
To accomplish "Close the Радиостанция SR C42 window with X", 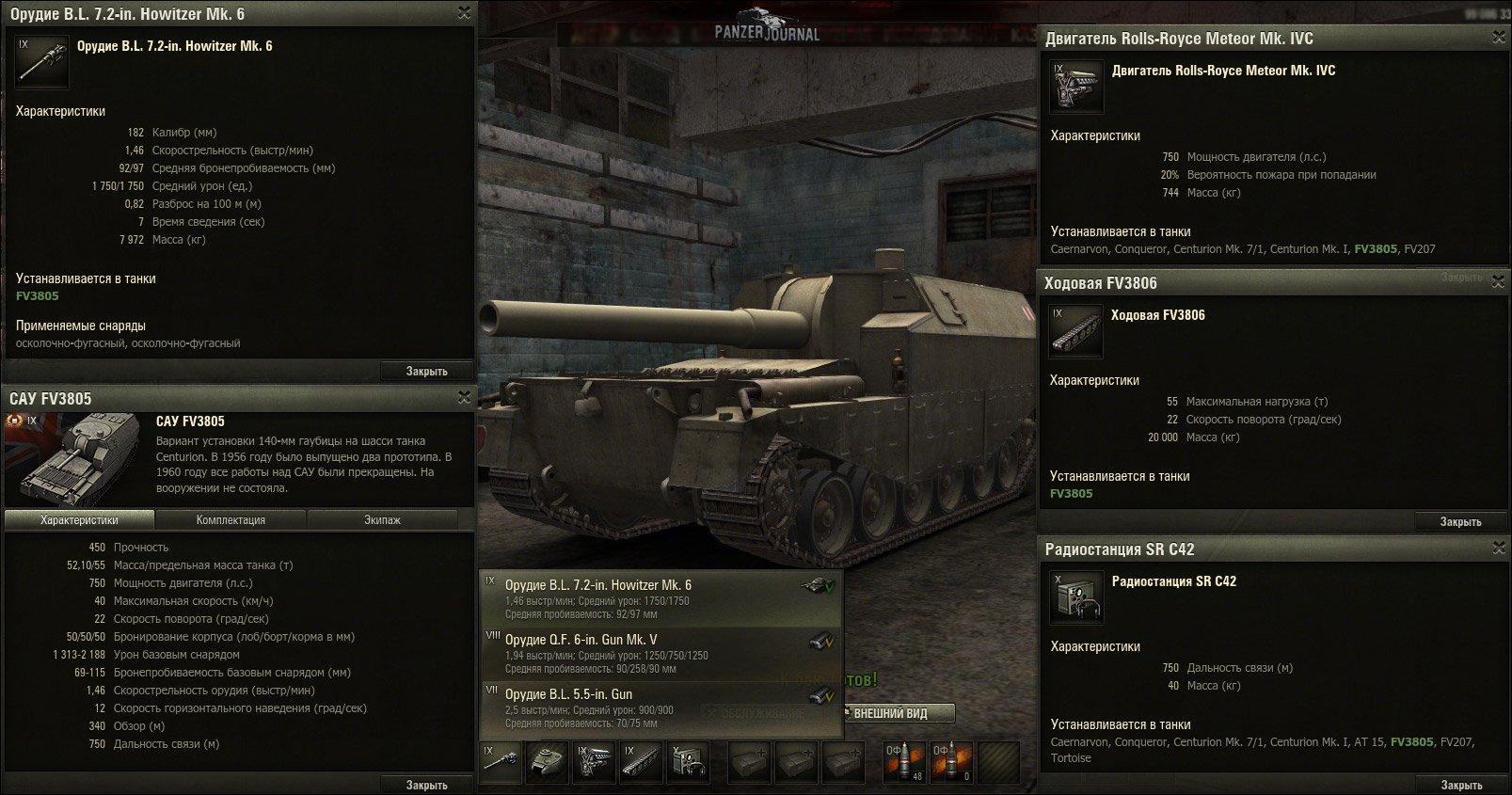I will click(1498, 549).
